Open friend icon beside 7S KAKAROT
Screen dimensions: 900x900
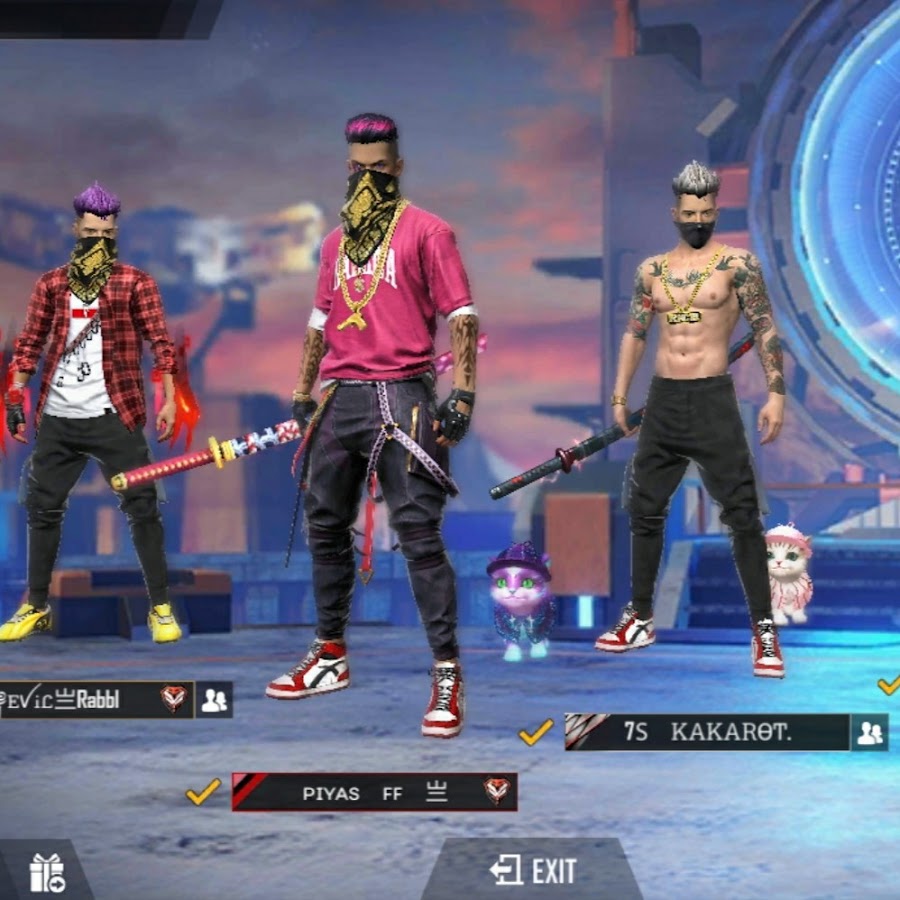pyautogui.click(x=870, y=733)
